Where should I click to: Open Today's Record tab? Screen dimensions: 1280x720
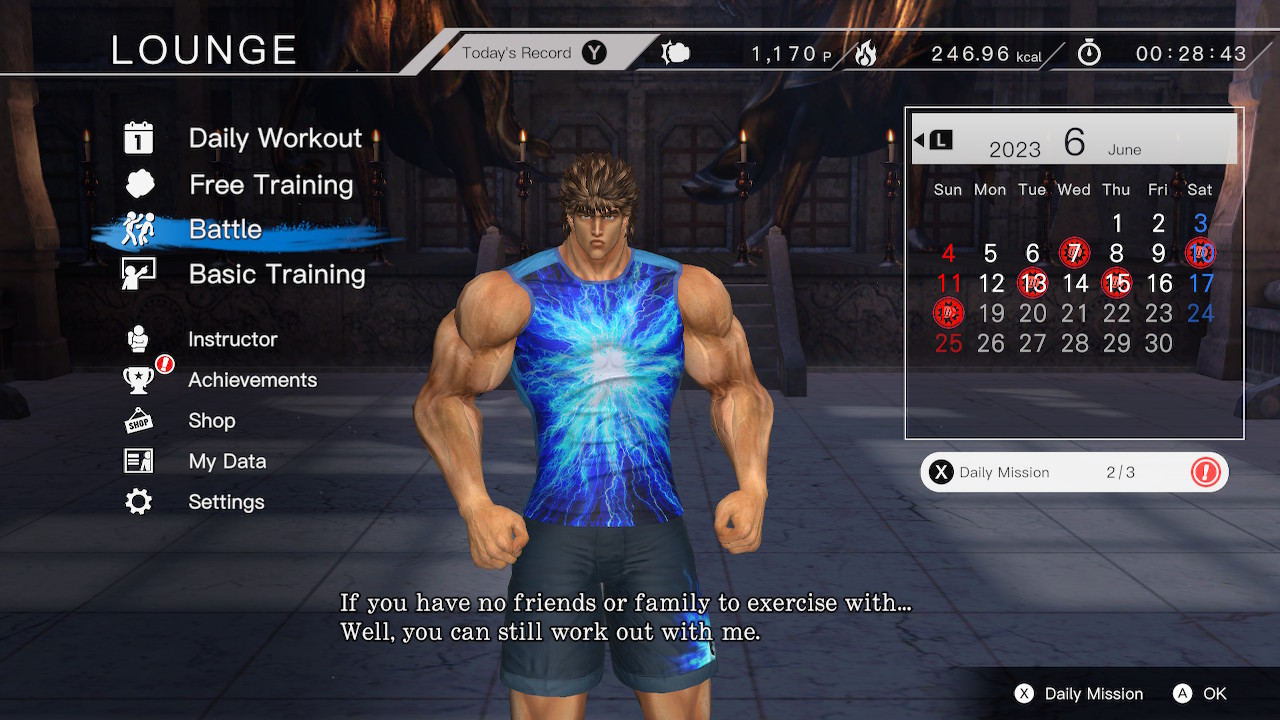[x=532, y=53]
